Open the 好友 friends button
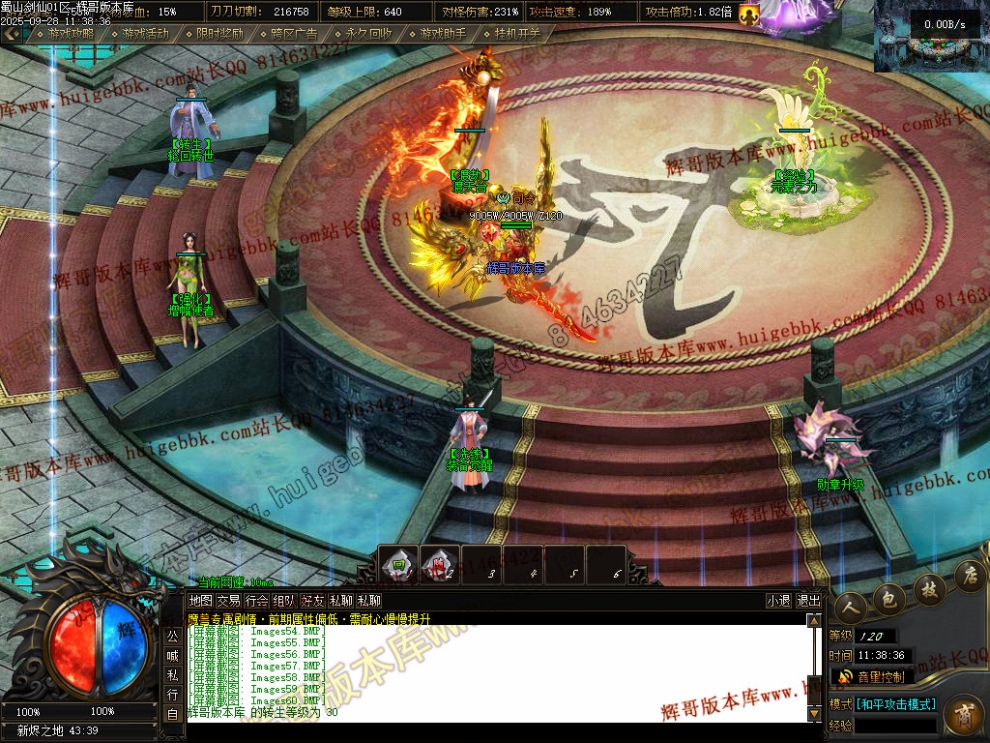The width and height of the screenshot is (990, 743). tap(313, 601)
